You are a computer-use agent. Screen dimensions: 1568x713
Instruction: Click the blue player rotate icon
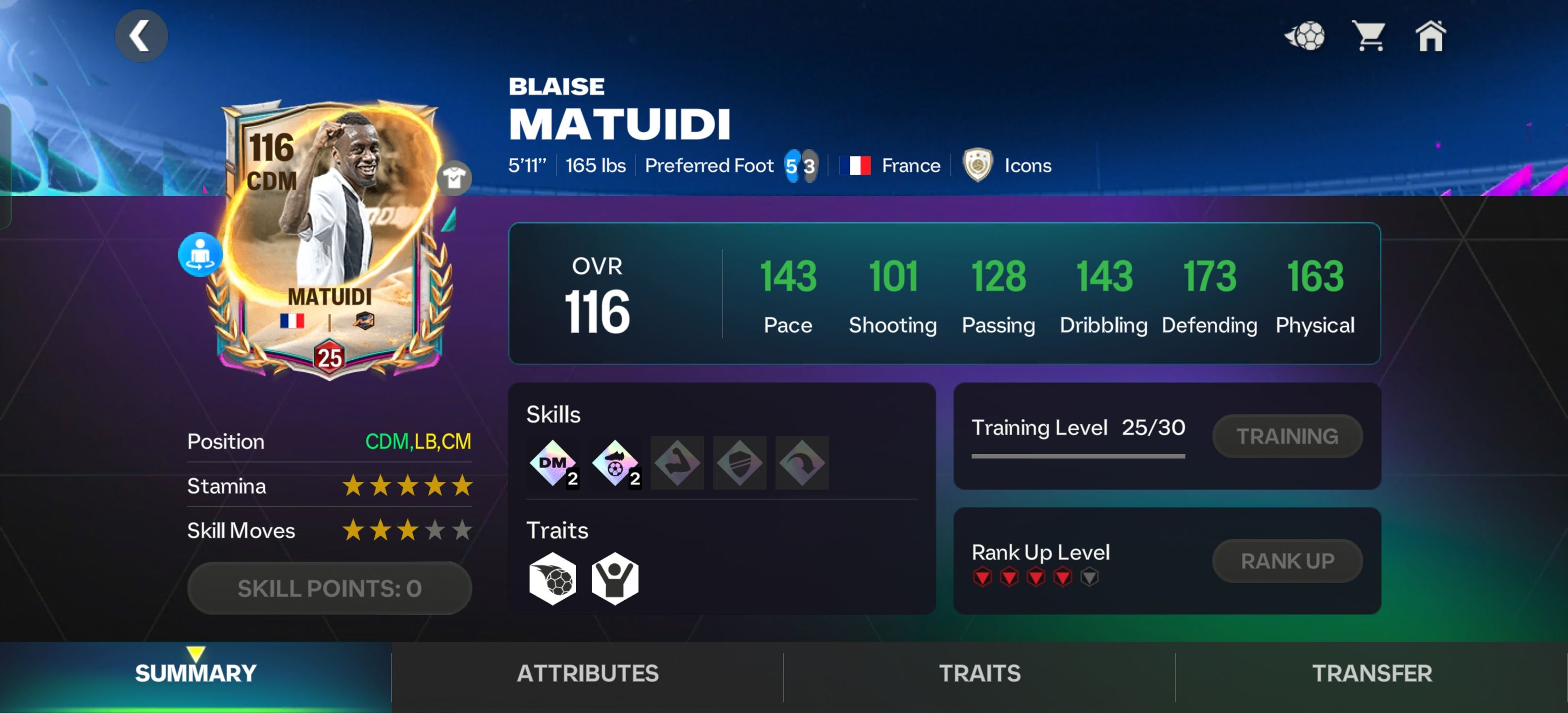199,255
